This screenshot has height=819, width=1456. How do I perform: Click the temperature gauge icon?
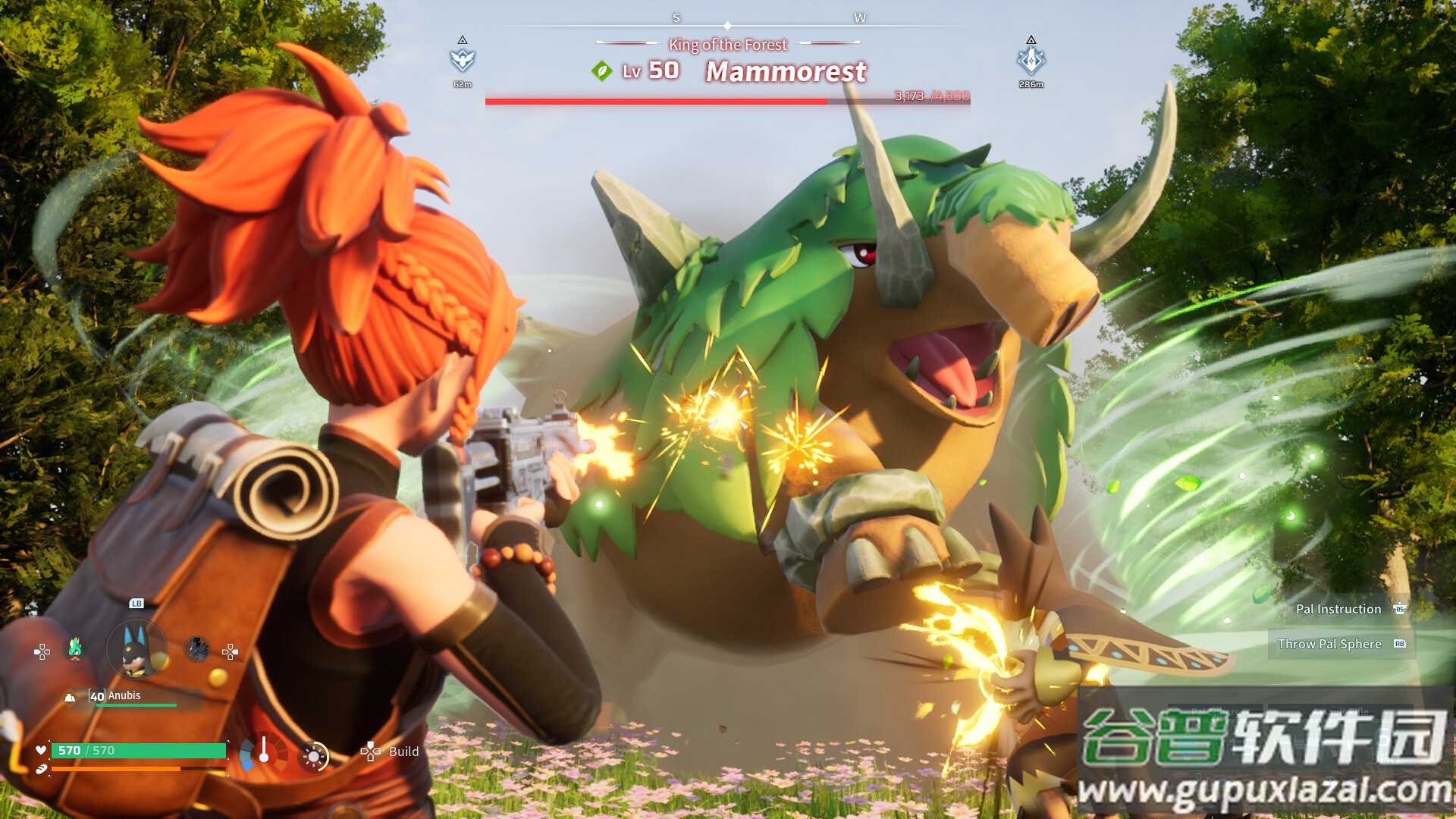263,751
